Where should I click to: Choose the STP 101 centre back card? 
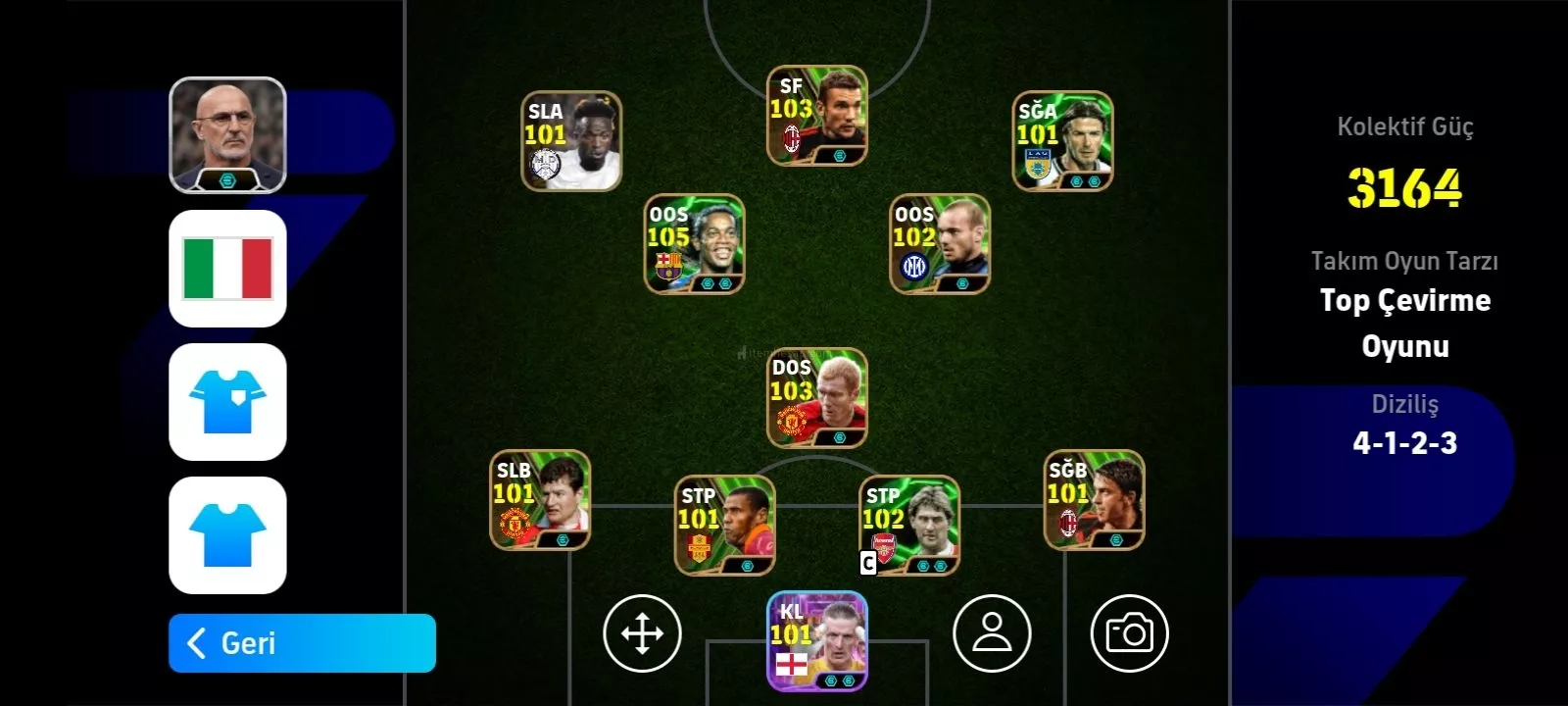click(x=724, y=525)
